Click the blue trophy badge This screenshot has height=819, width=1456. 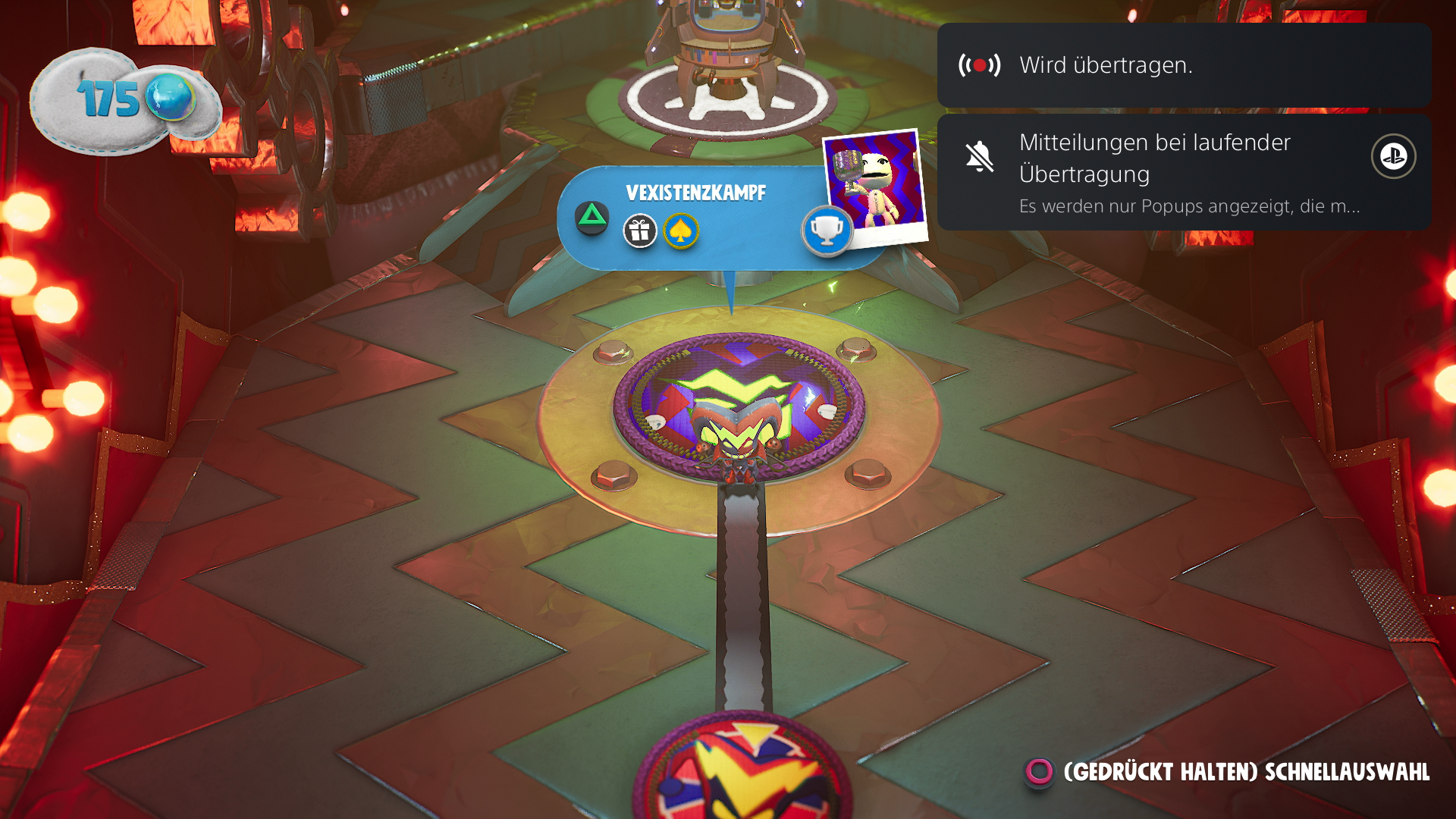pos(827,230)
